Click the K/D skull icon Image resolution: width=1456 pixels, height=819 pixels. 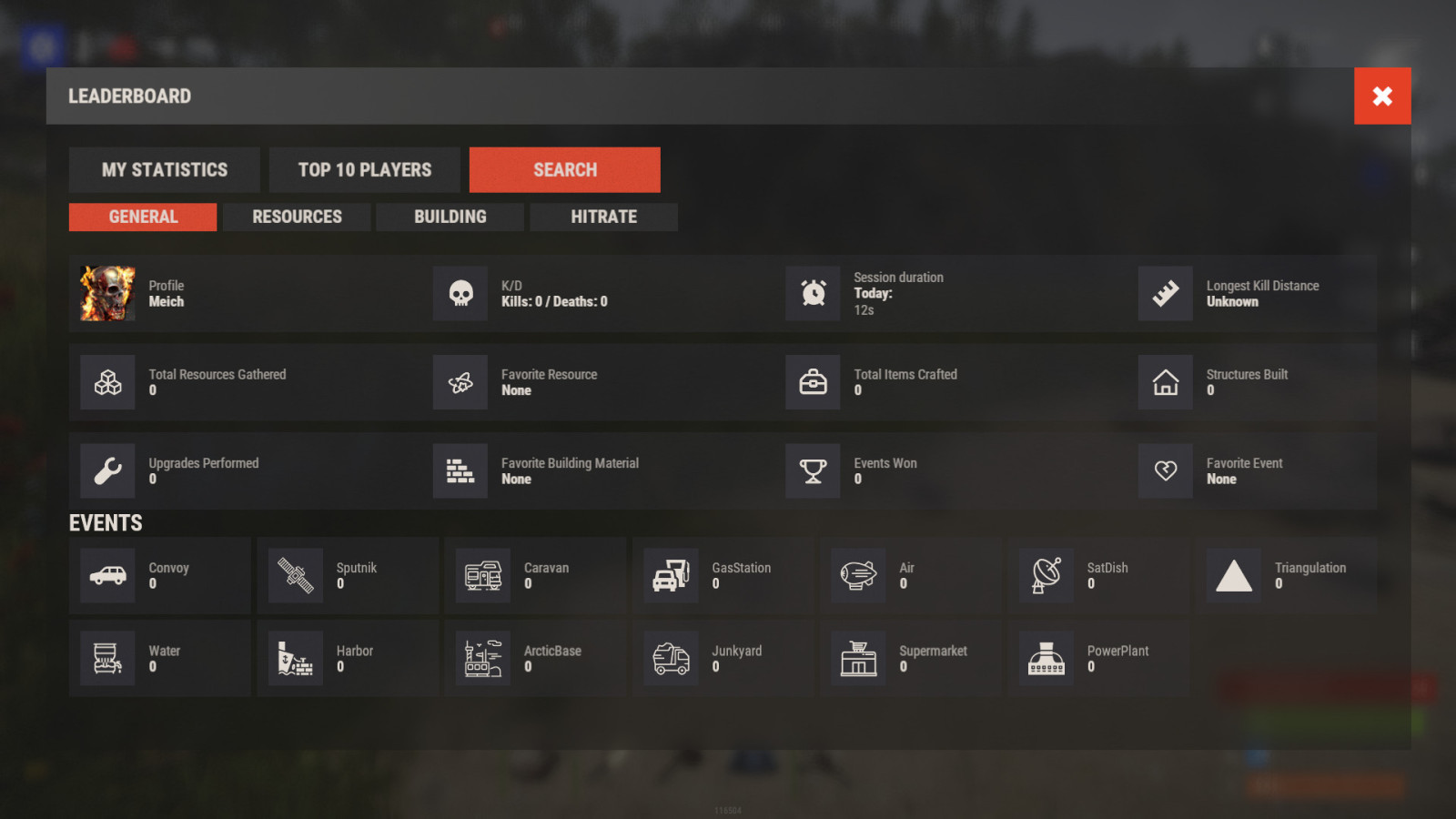click(x=460, y=293)
